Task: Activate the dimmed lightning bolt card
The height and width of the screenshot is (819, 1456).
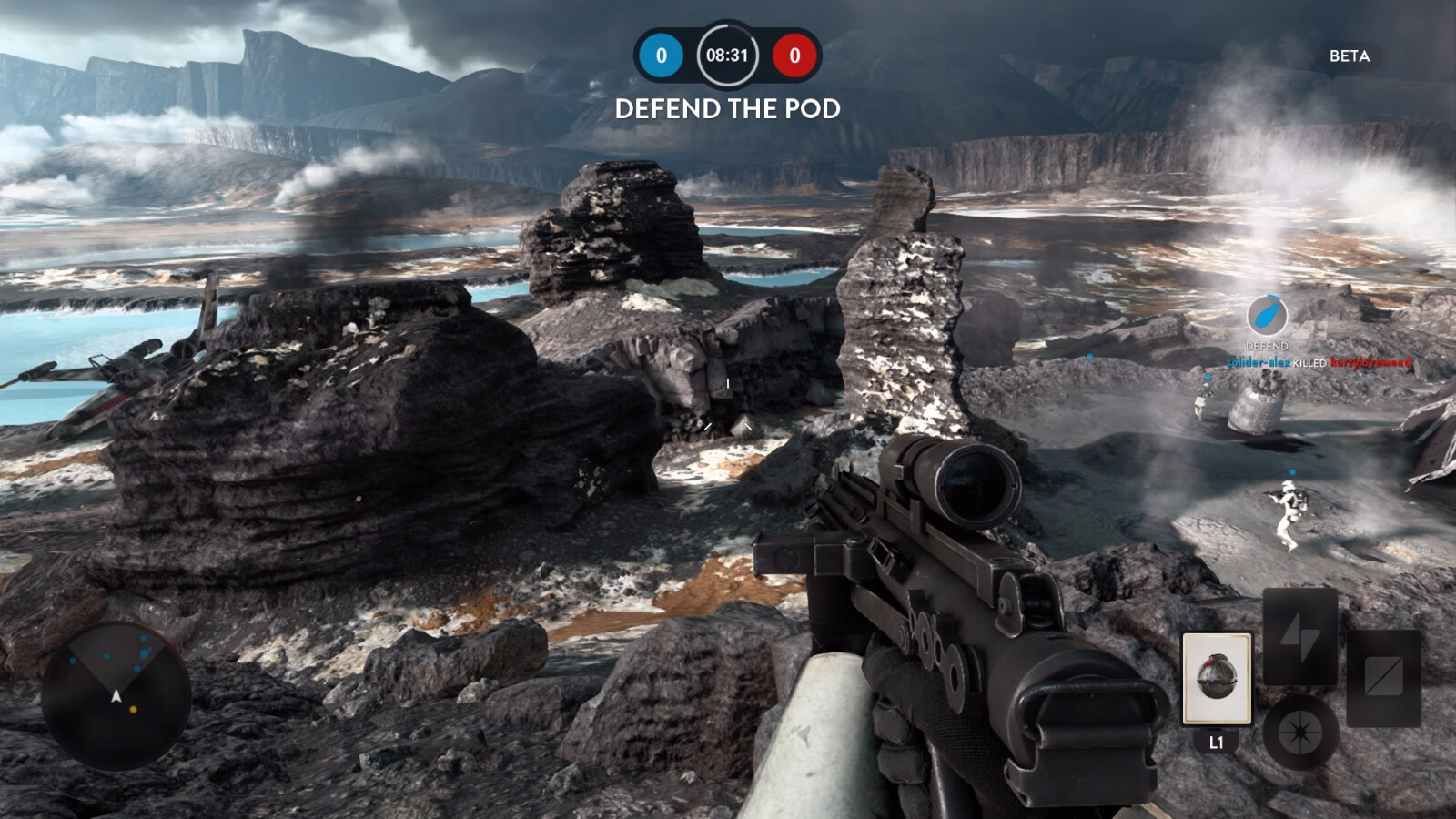Action: point(1299,634)
